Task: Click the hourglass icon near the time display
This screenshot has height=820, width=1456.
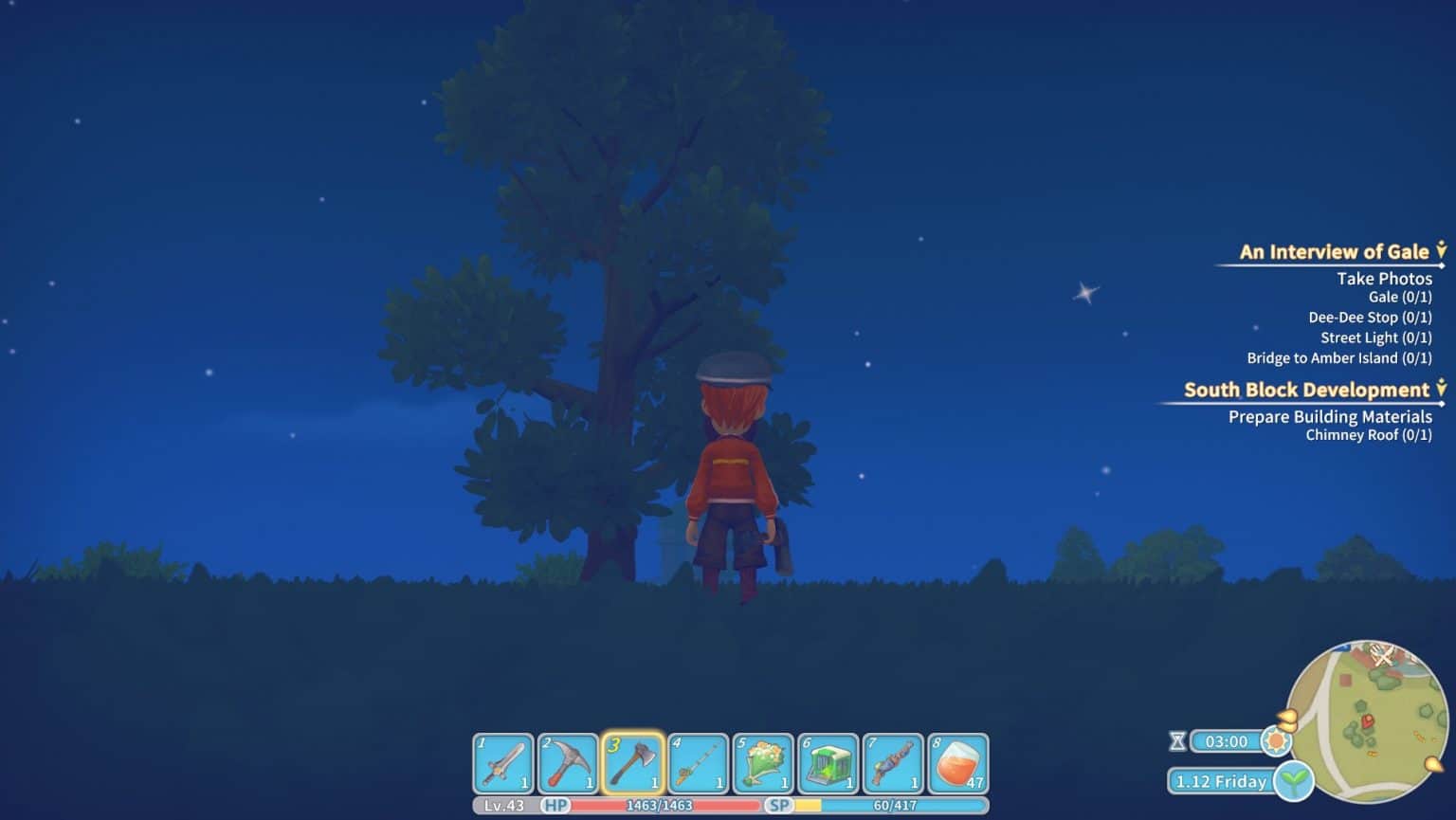Action: click(x=1178, y=742)
